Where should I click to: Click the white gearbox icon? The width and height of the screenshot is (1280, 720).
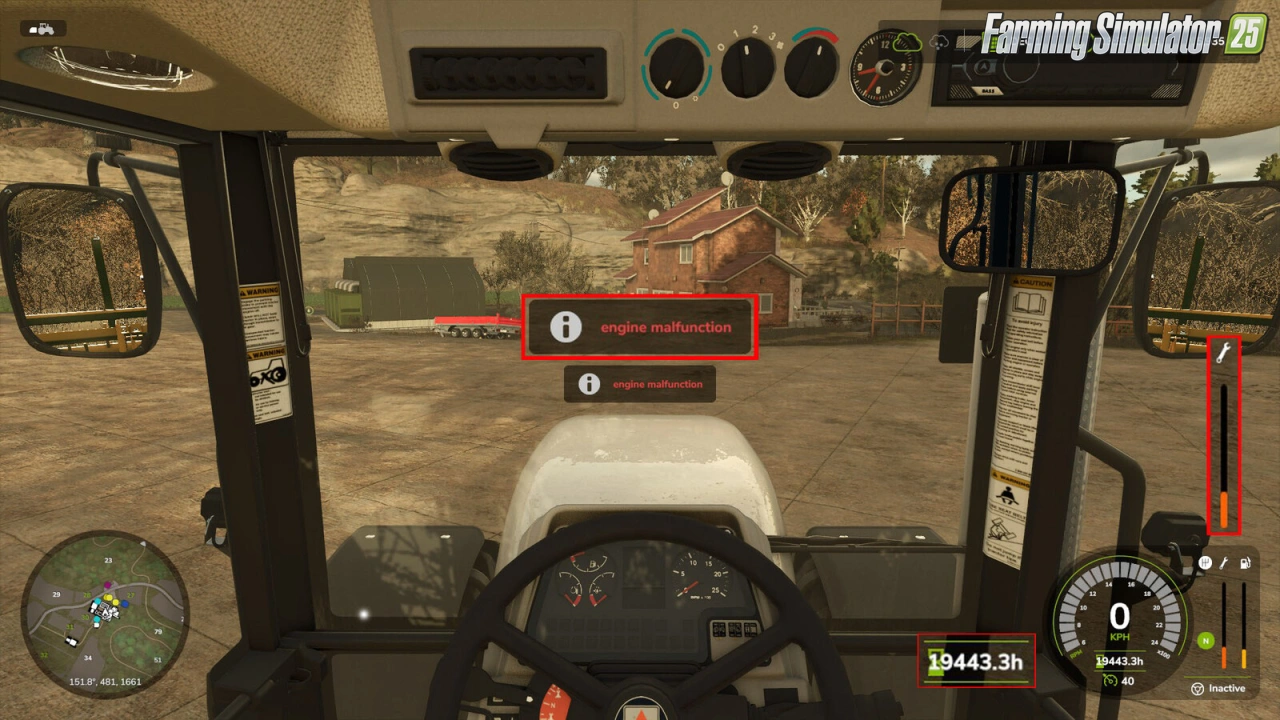[x=1205, y=563]
